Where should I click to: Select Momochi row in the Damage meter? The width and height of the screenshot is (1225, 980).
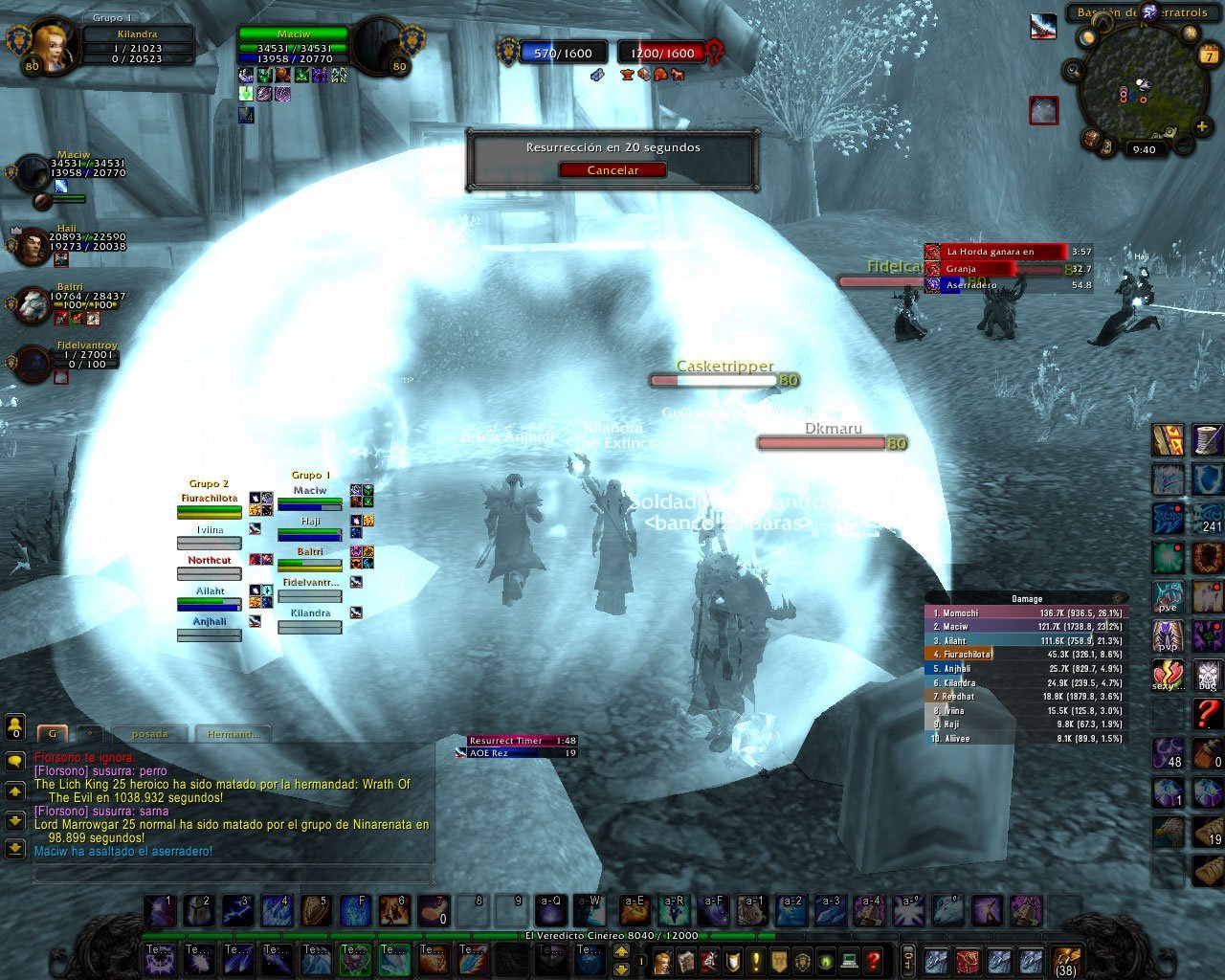click(1026, 612)
